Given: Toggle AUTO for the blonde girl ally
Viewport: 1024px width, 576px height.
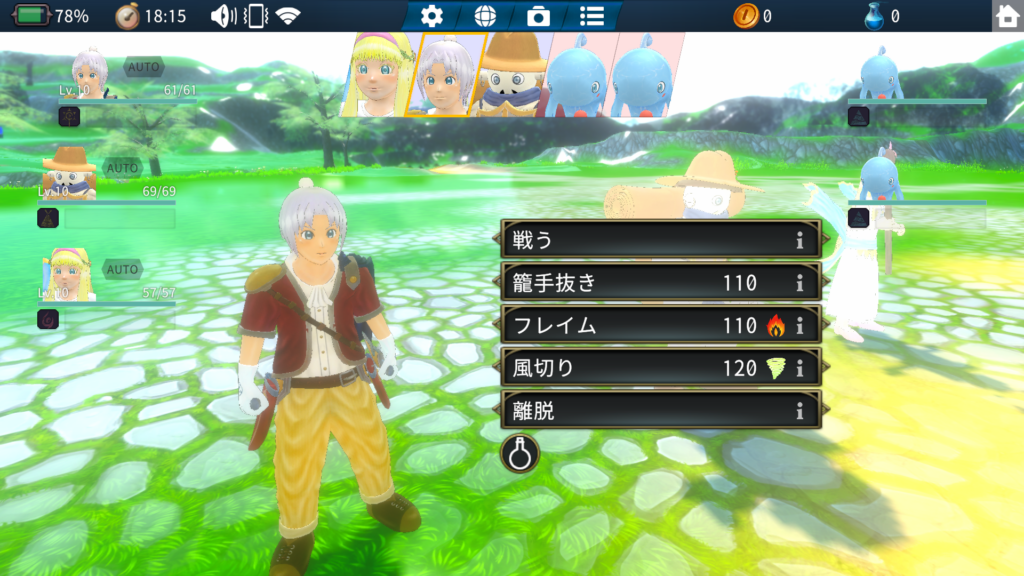Looking at the screenshot, I should (122, 269).
